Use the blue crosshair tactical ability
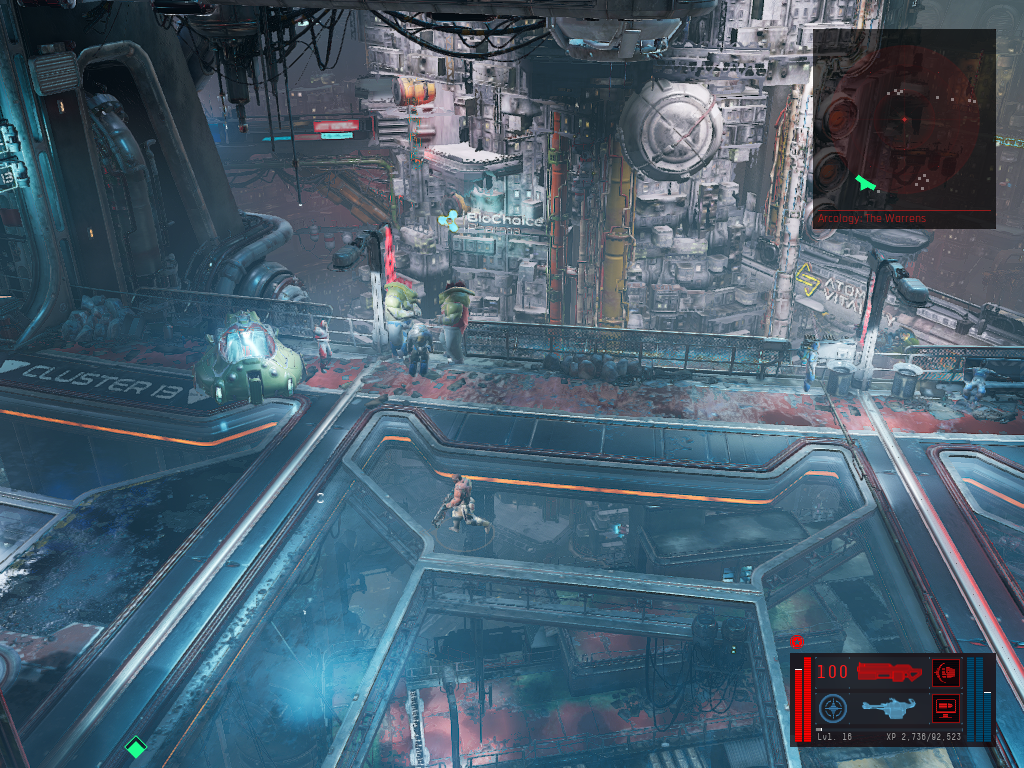The width and height of the screenshot is (1024, 768). [832, 710]
